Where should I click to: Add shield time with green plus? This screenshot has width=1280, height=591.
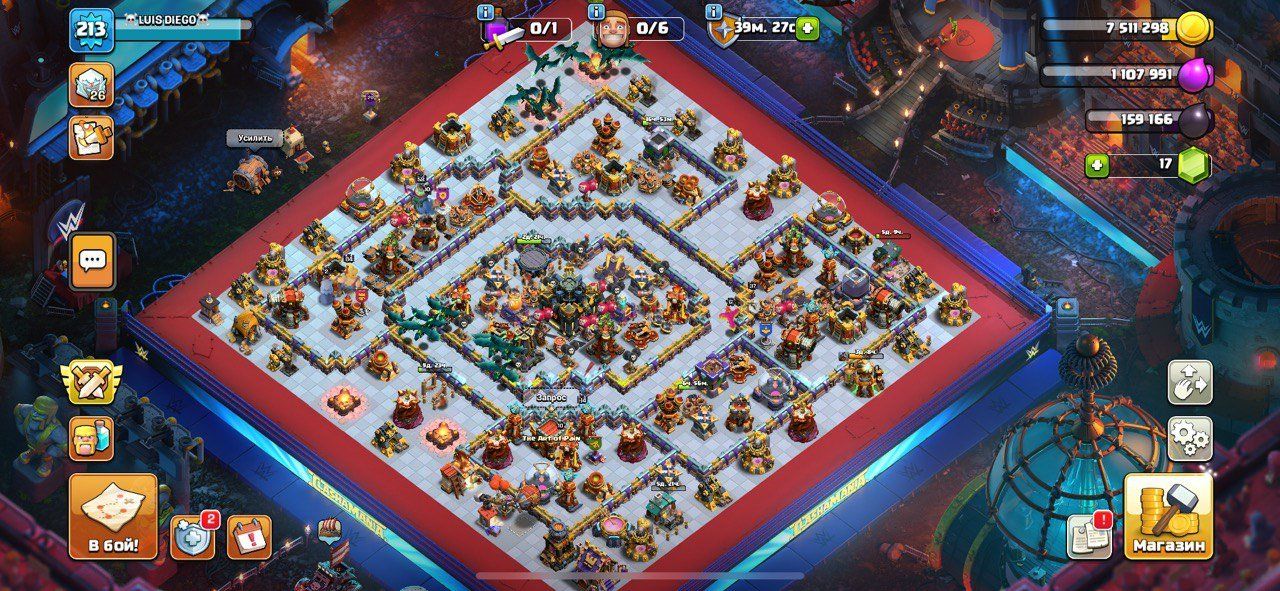pos(807,27)
